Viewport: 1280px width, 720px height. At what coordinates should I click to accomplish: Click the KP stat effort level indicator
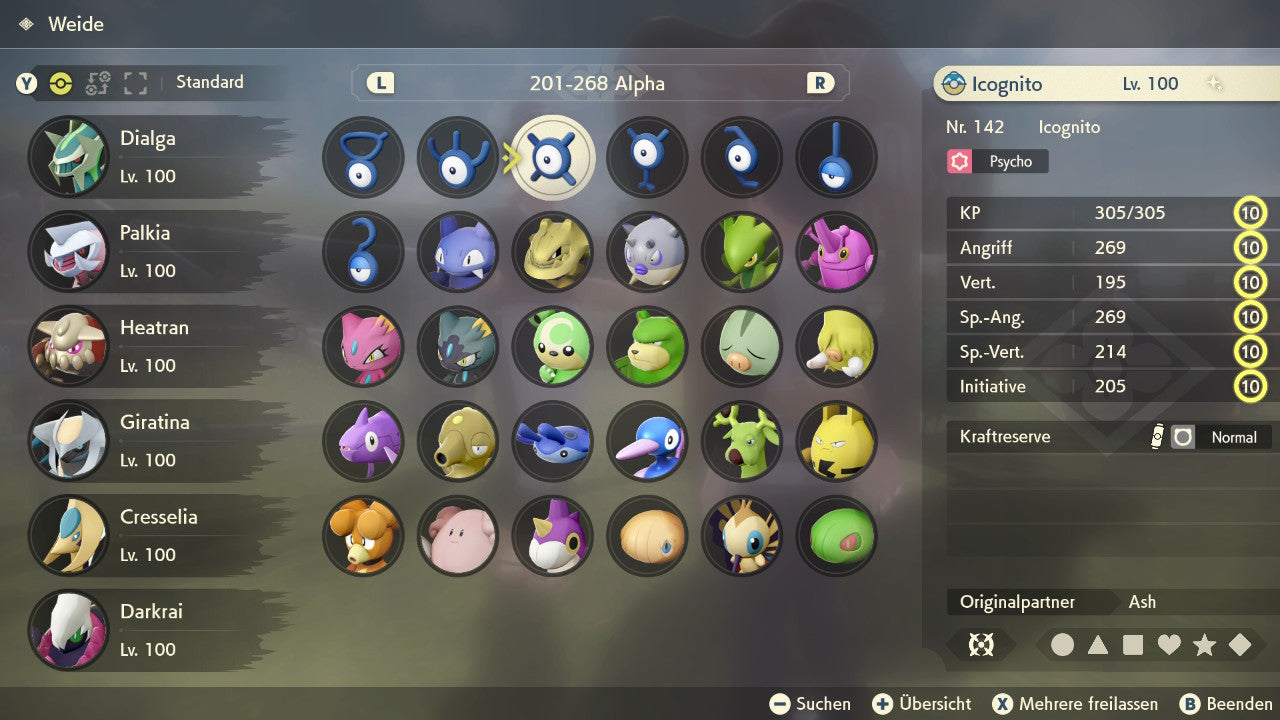tap(1251, 213)
